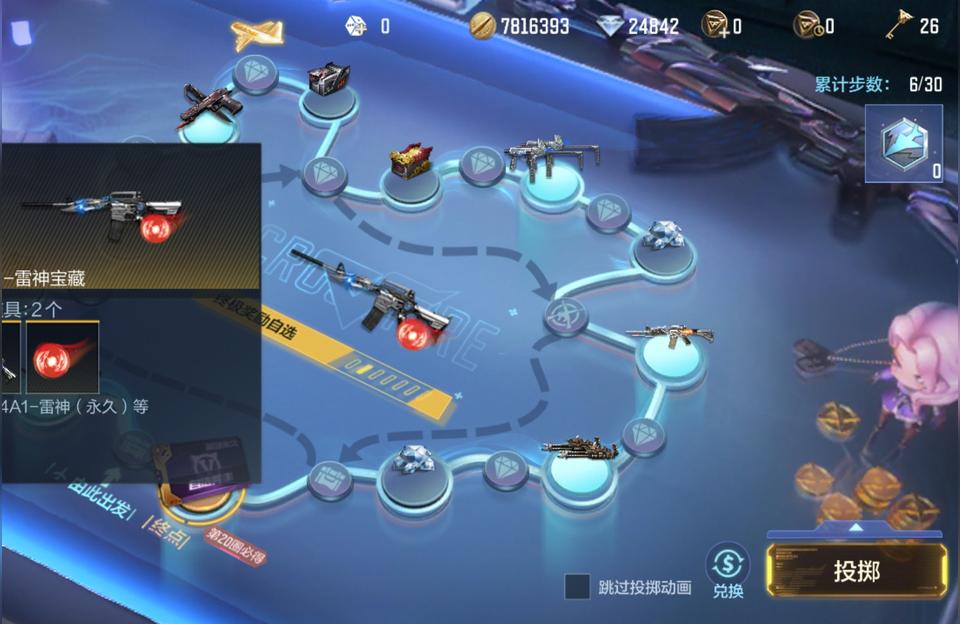960x624 pixels.
Task: Select the purple card finish tile
Action: coord(205,478)
